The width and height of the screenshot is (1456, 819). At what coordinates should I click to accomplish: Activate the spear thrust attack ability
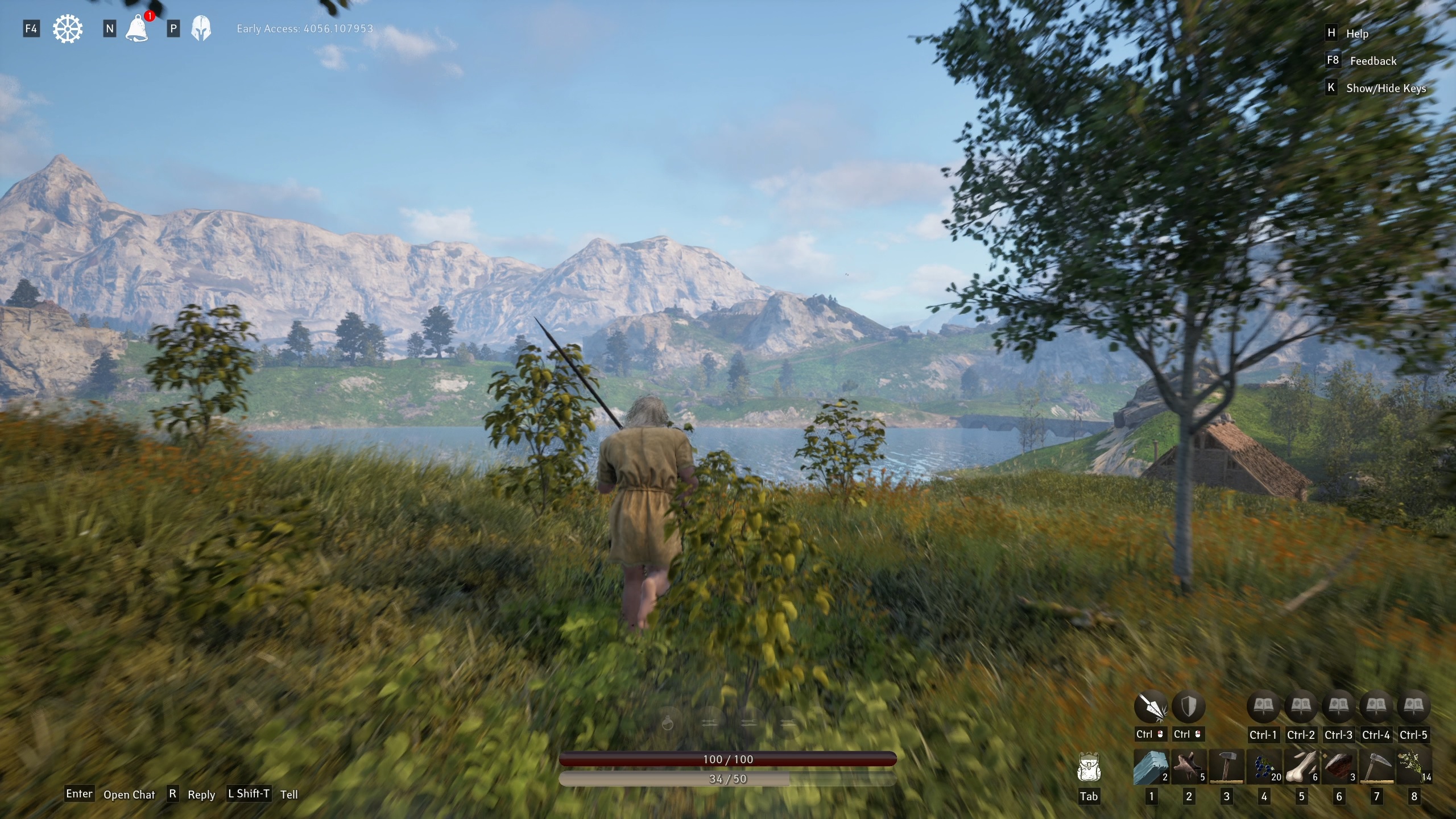point(1151,707)
